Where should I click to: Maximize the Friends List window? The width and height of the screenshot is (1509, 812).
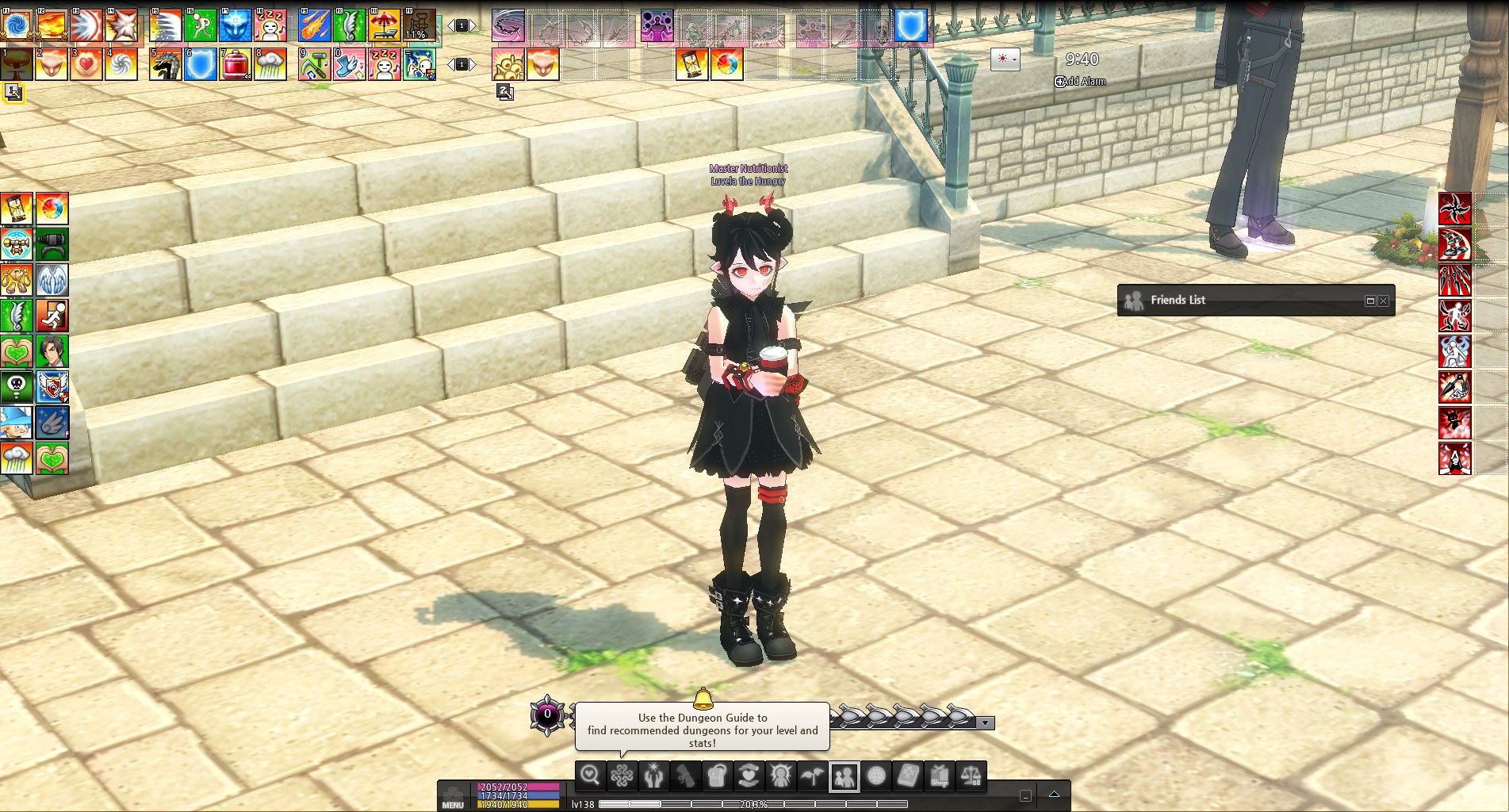pos(1369,301)
